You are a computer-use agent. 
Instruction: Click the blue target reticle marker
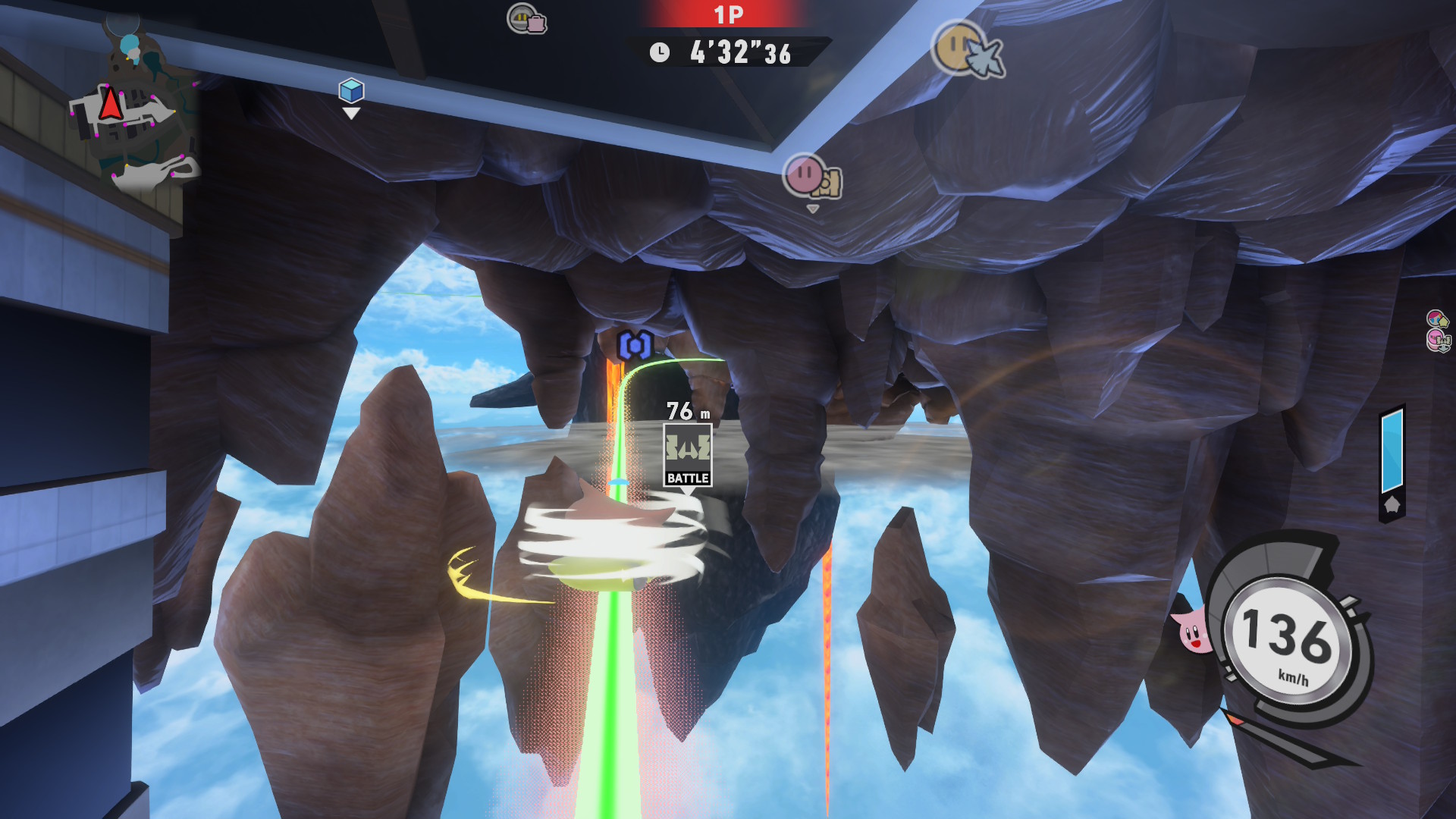[635, 346]
